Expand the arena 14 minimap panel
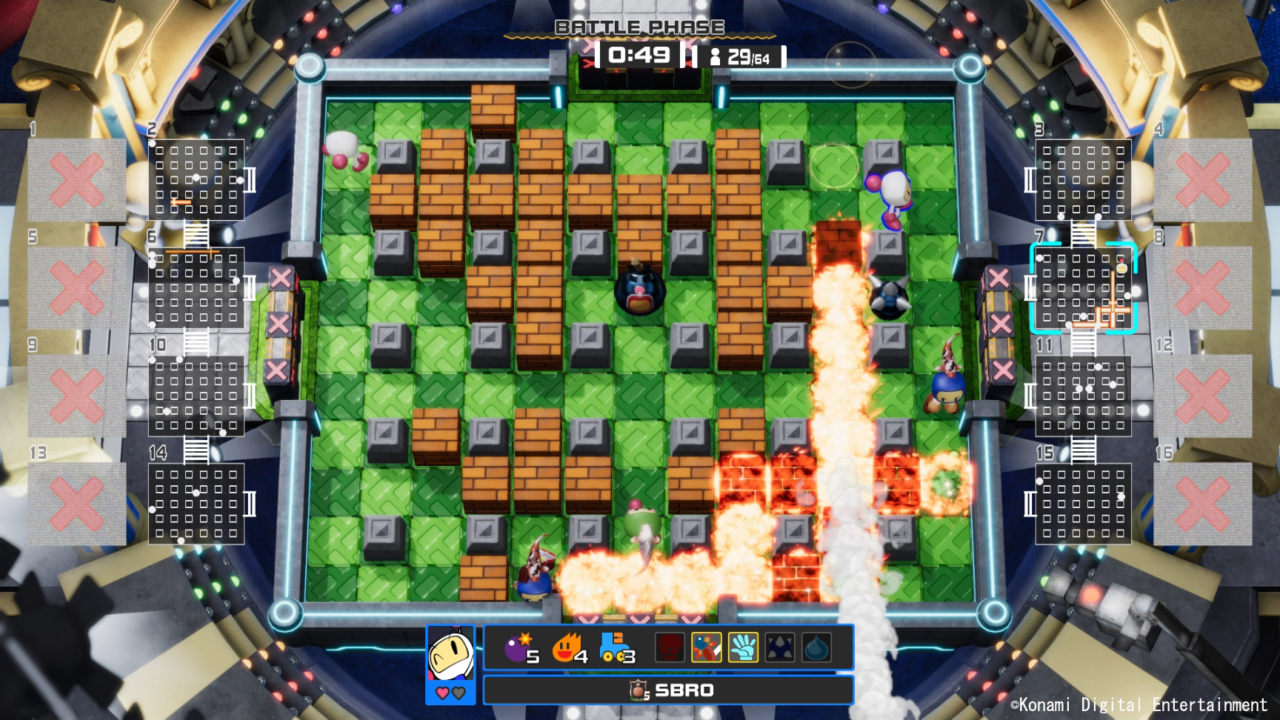The image size is (1280, 720). (196, 502)
